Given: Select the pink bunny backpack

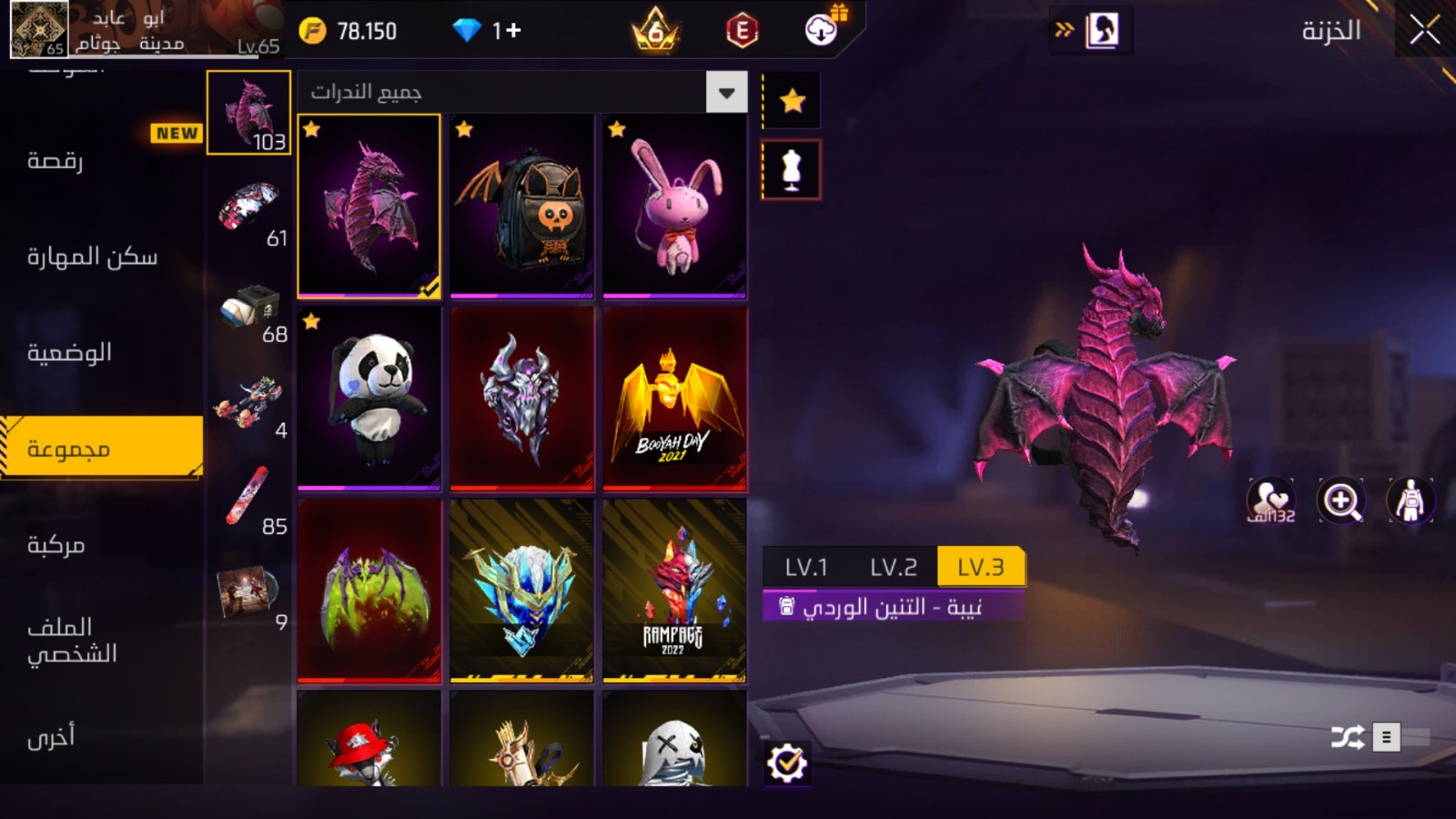Looking at the screenshot, I should 674,206.
